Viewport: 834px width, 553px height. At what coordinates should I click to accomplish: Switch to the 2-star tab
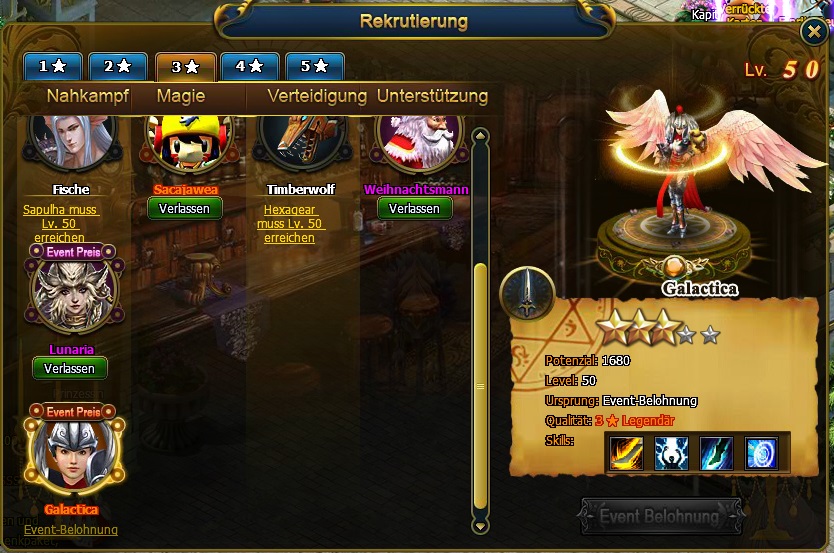(x=118, y=66)
